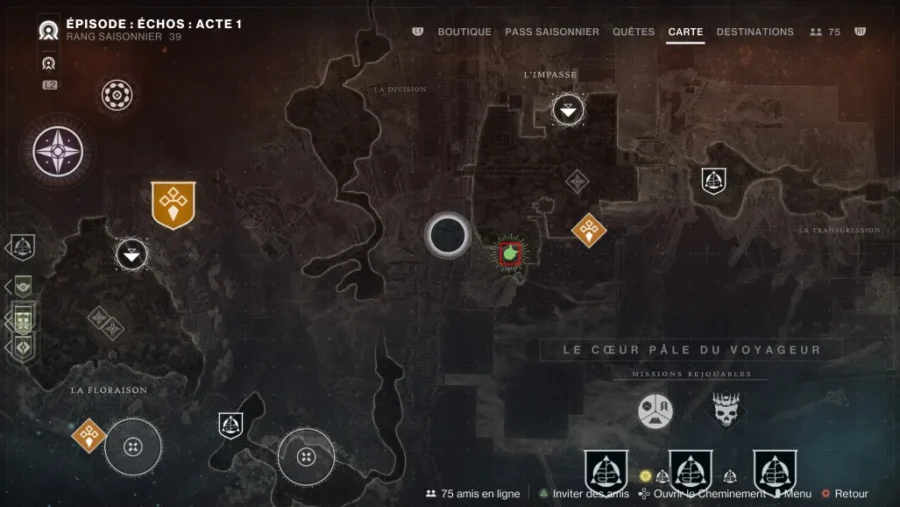
Task: Select the orange vendor banner marker
Action: tap(173, 204)
